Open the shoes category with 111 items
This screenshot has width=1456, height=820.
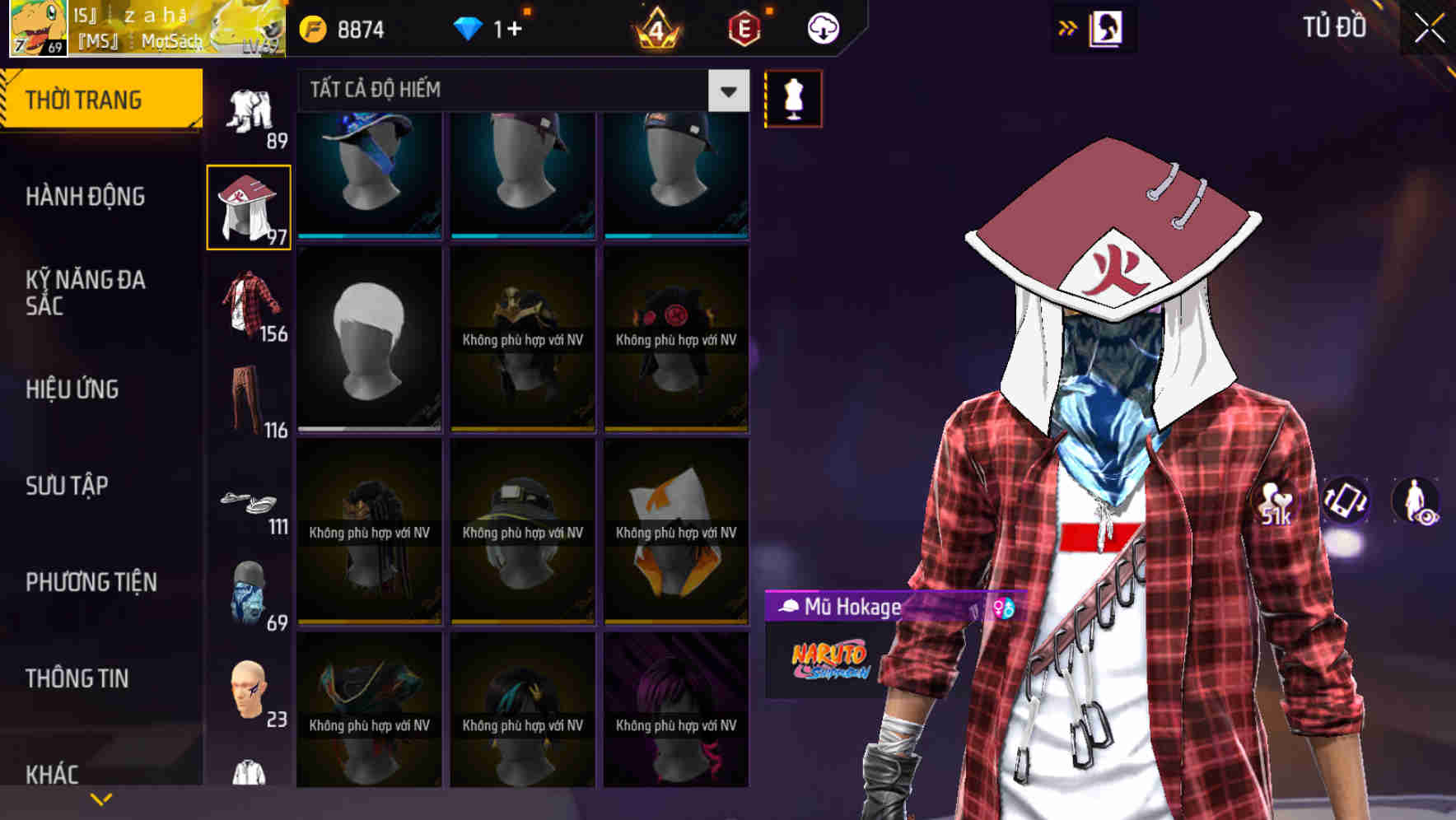click(x=249, y=502)
